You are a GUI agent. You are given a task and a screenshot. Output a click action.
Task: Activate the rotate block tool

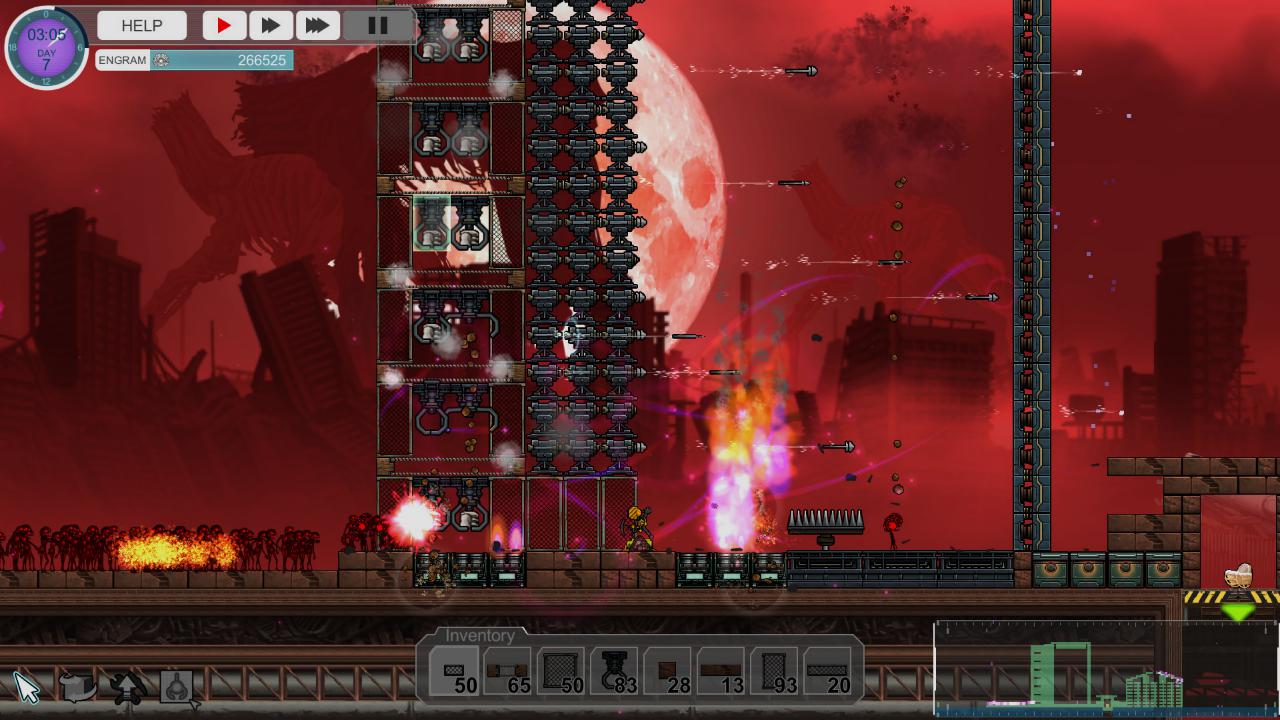pos(78,687)
